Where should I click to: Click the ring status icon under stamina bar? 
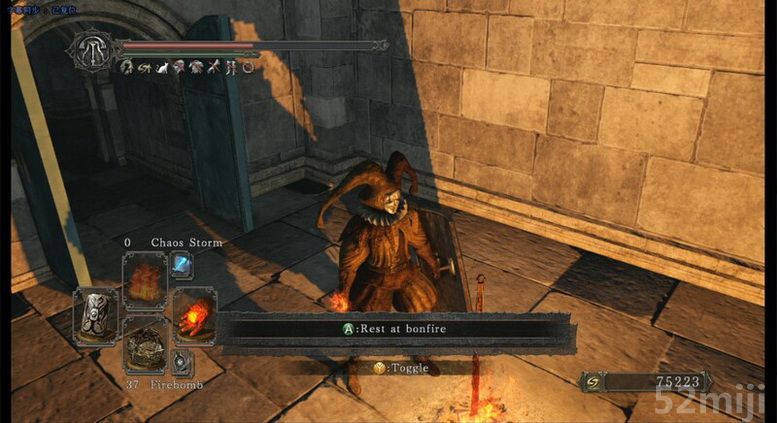click(247, 67)
